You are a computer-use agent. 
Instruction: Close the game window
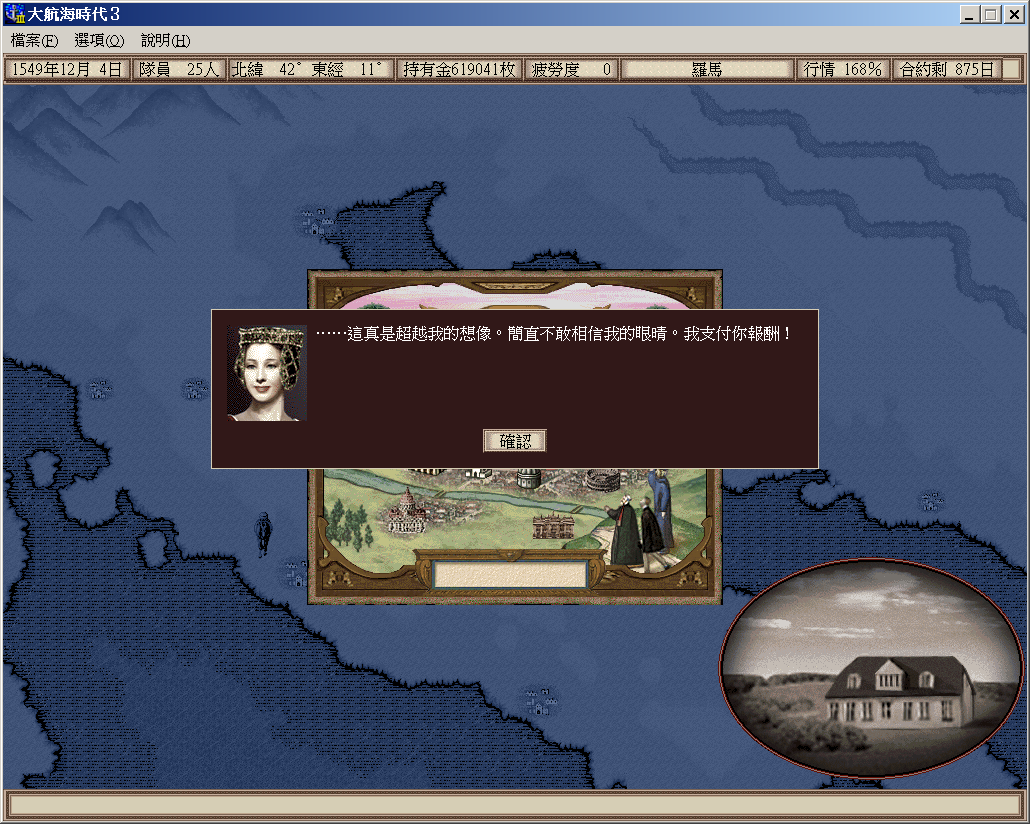[1012, 14]
